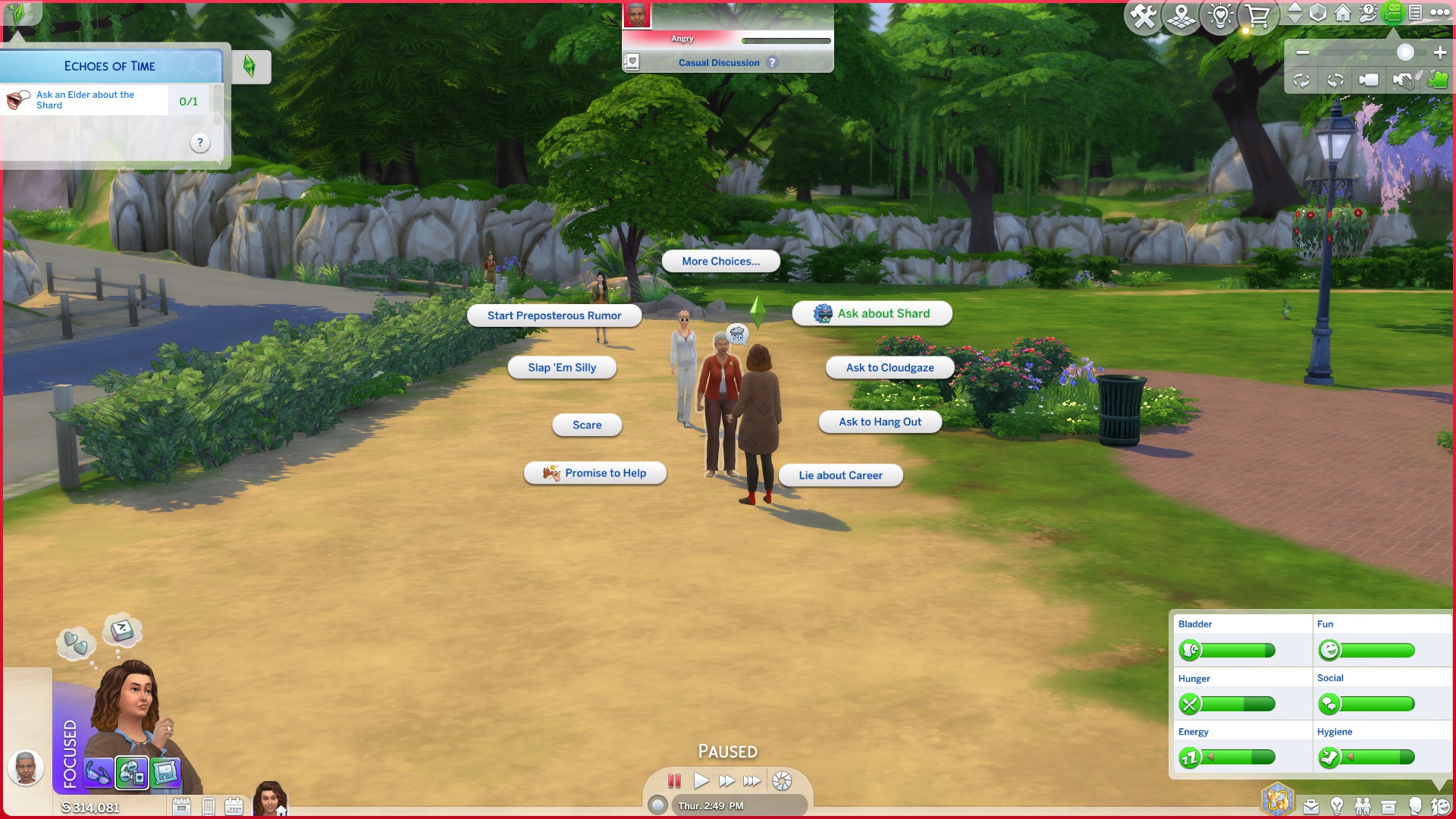Enter Build Mode with the hammer icon

(x=1145, y=14)
